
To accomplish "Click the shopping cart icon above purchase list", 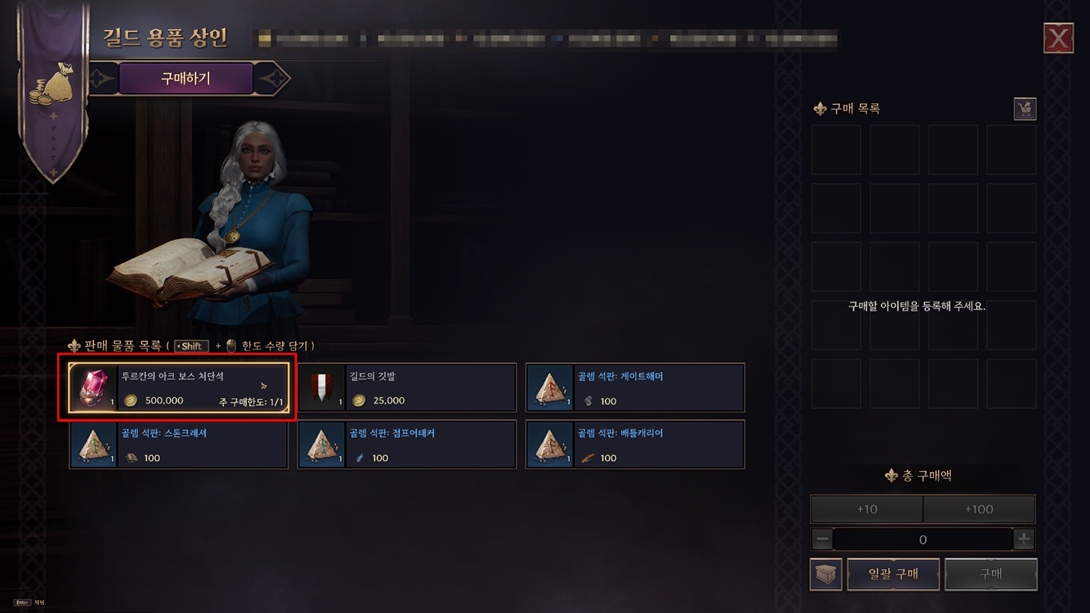I will 1024,109.
